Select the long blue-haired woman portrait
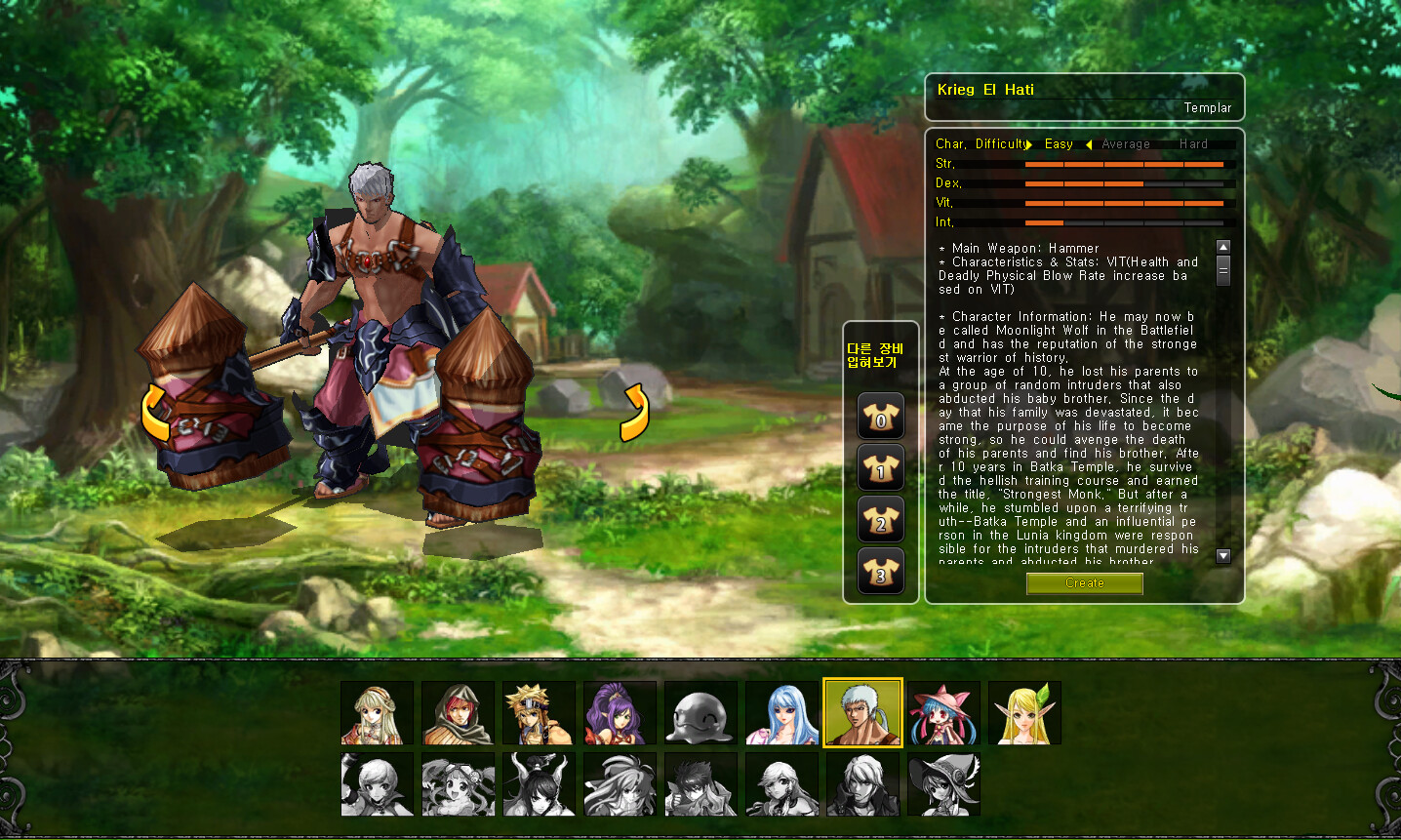This screenshot has height=840, width=1401. pyautogui.click(x=782, y=713)
